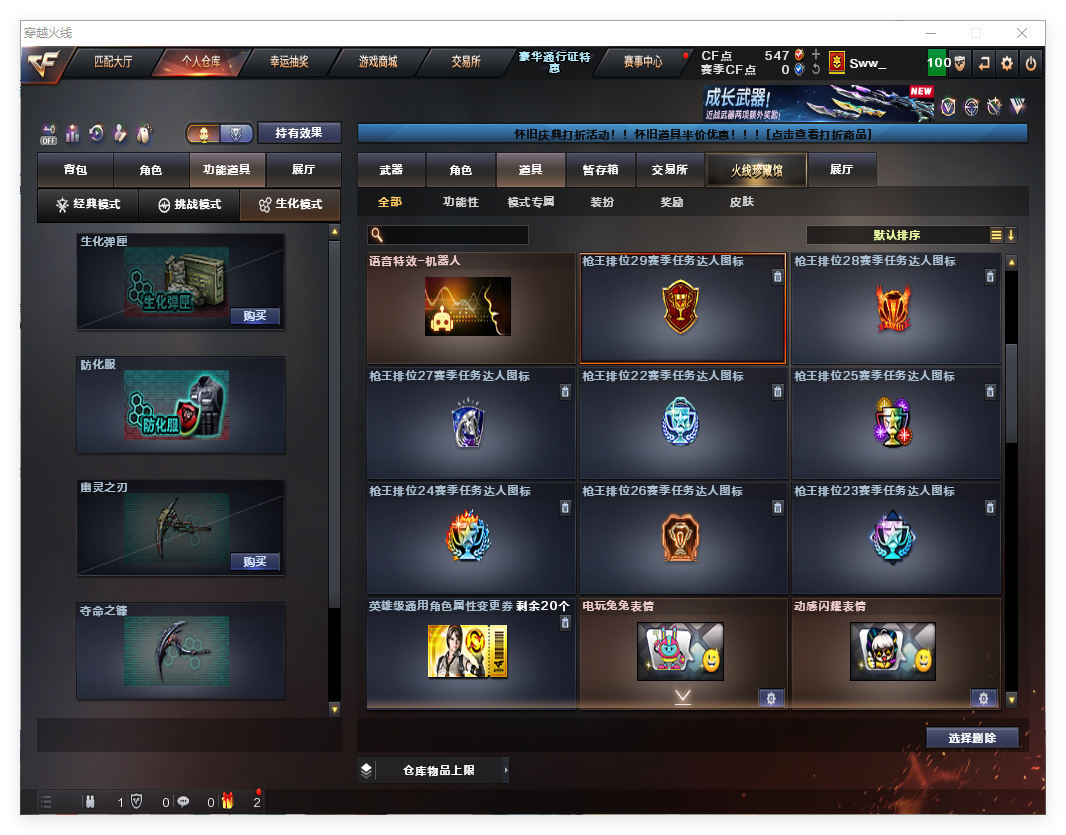Open the 火线珍藏馆 collection tab
Screen dimensions: 1066x835
click(x=755, y=170)
